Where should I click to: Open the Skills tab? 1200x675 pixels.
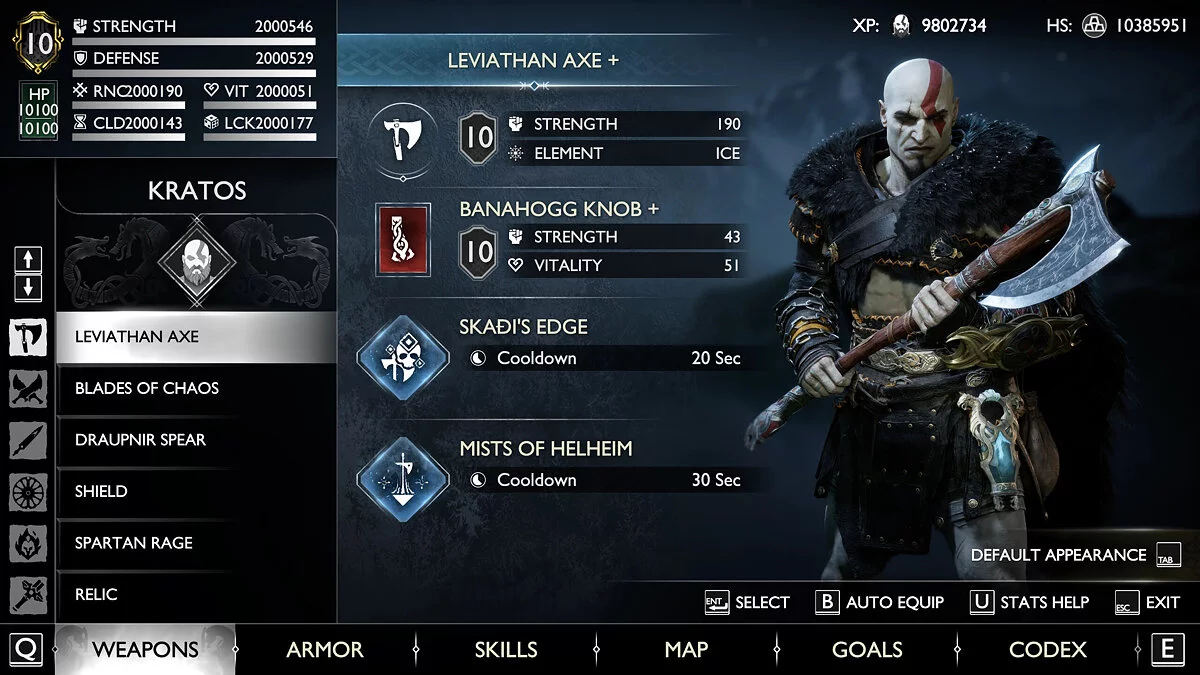pos(506,650)
